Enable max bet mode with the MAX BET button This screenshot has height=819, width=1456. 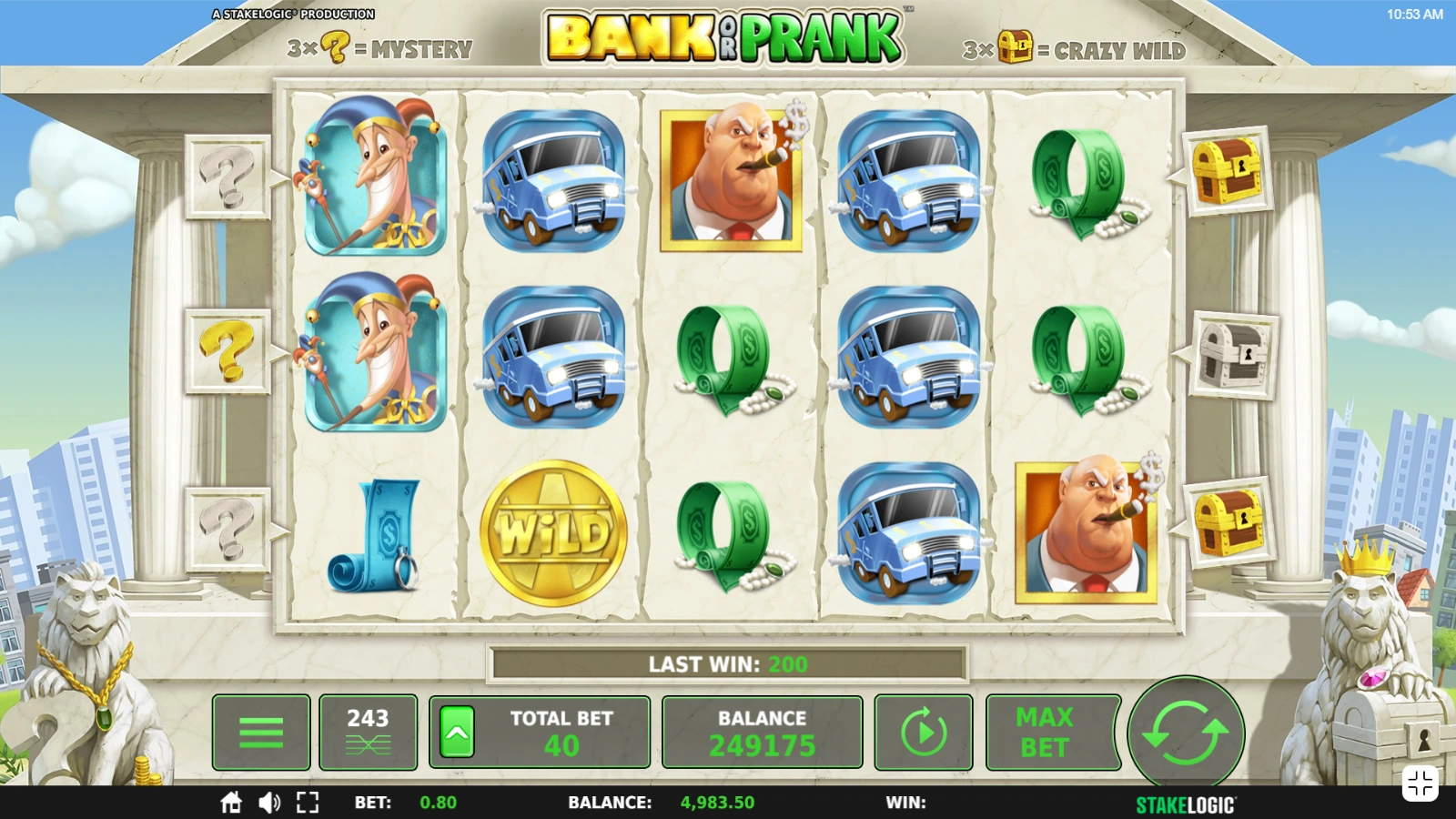pos(1052,731)
